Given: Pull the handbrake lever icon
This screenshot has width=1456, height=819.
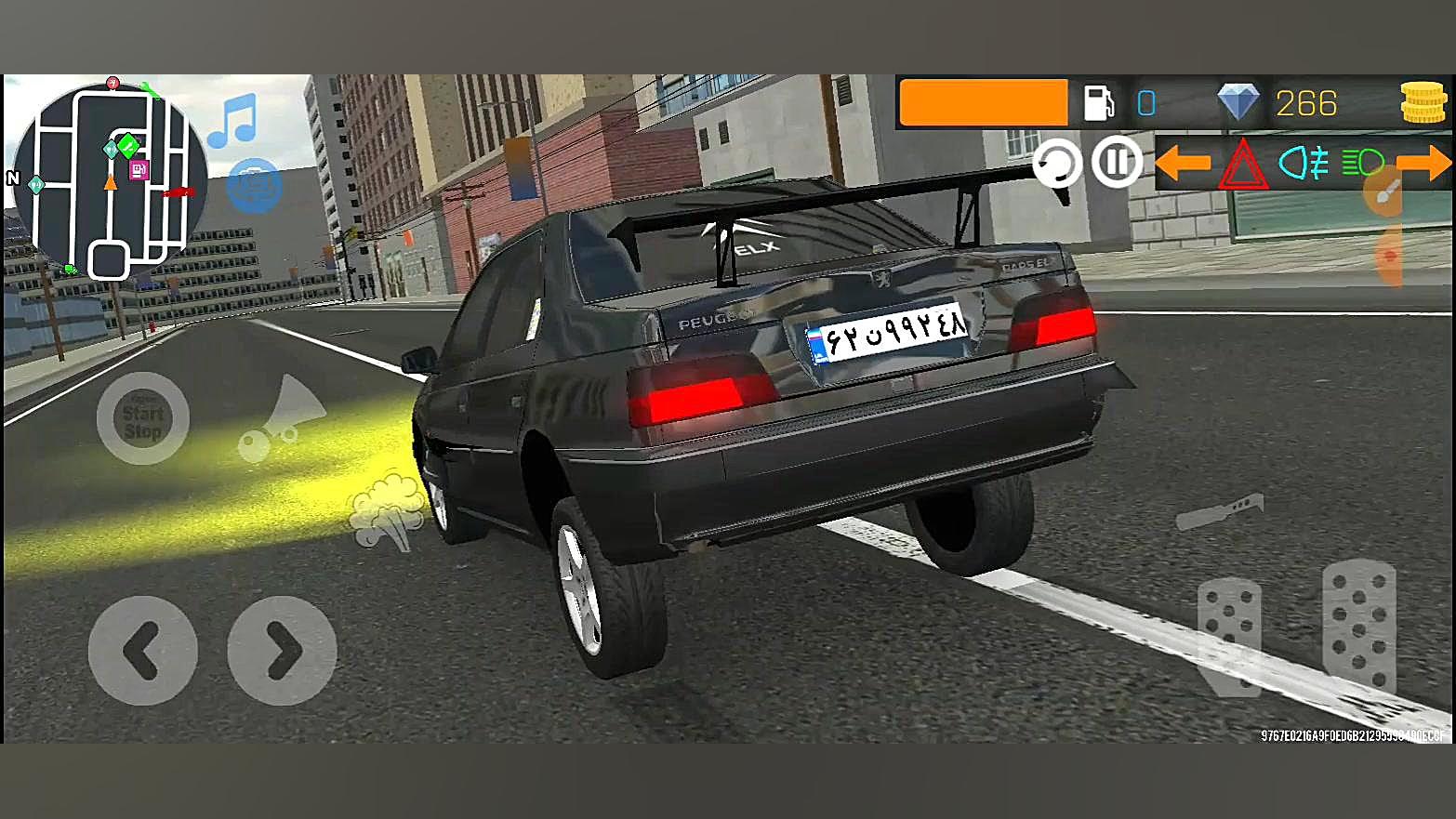Looking at the screenshot, I should click(x=1220, y=510).
